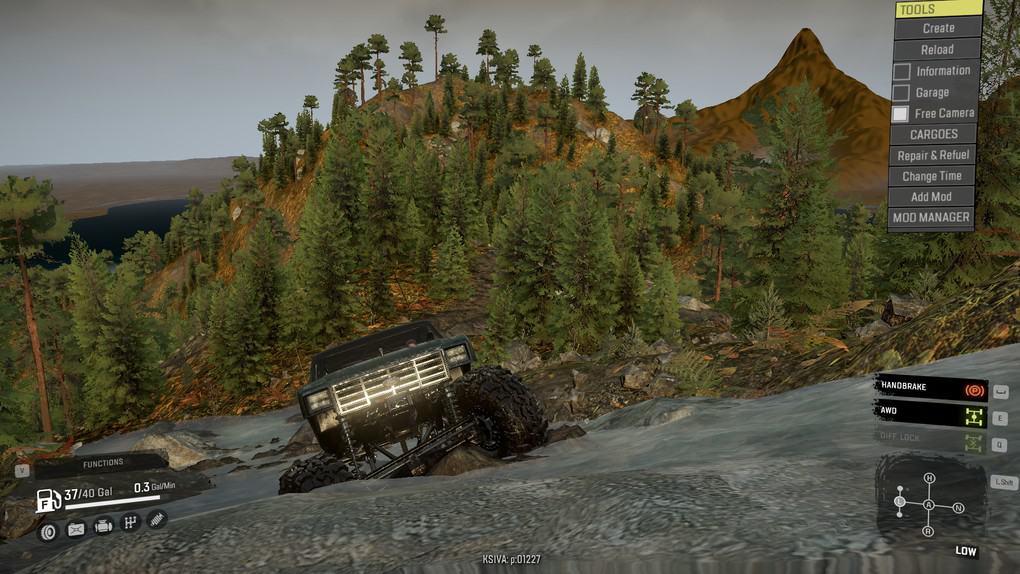The image size is (1020, 574).
Task: Click the tire damage status icon
Action: click(x=47, y=531)
